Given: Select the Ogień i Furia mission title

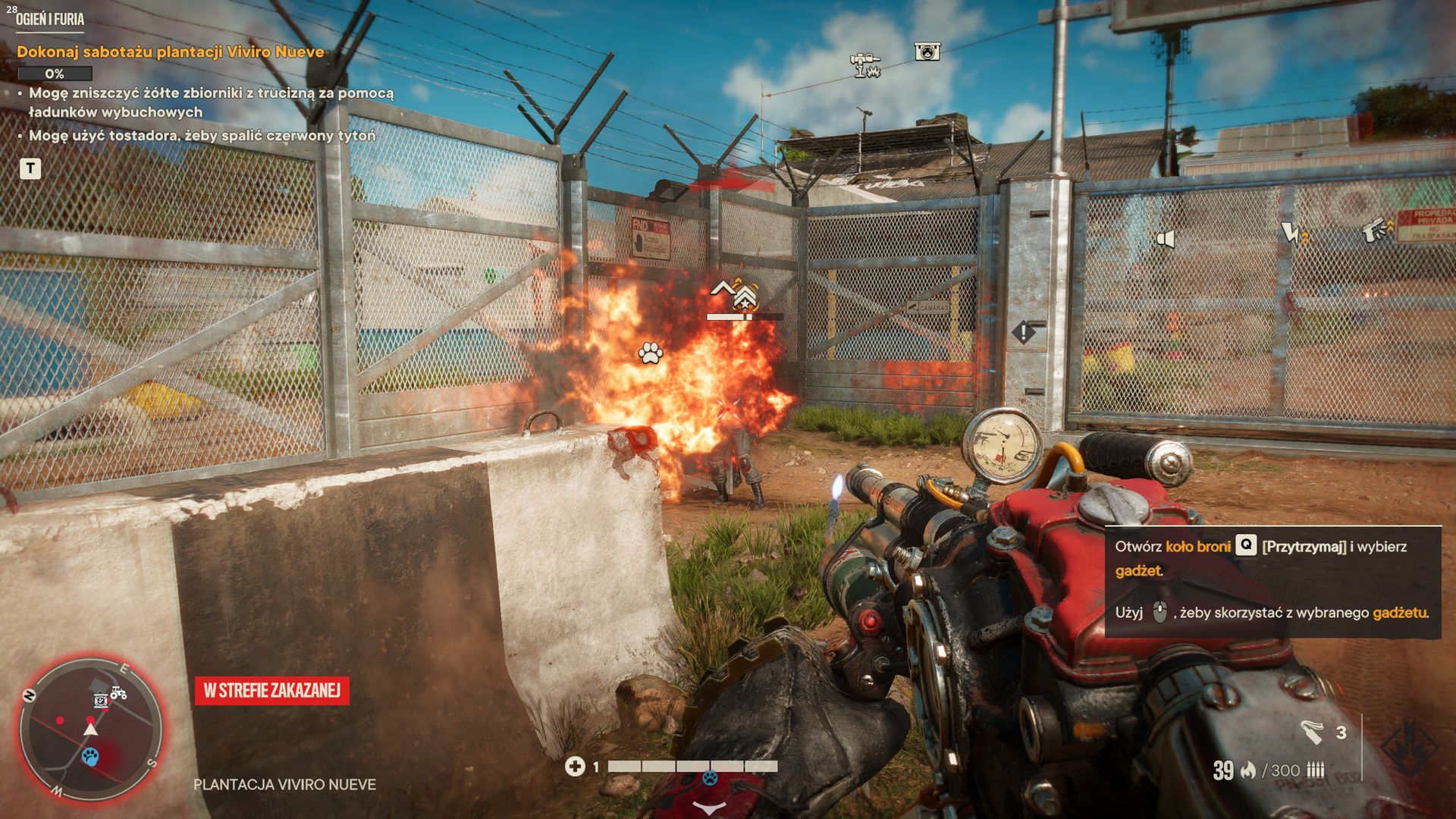Looking at the screenshot, I should pyautogui.click(x=50, y=20).
